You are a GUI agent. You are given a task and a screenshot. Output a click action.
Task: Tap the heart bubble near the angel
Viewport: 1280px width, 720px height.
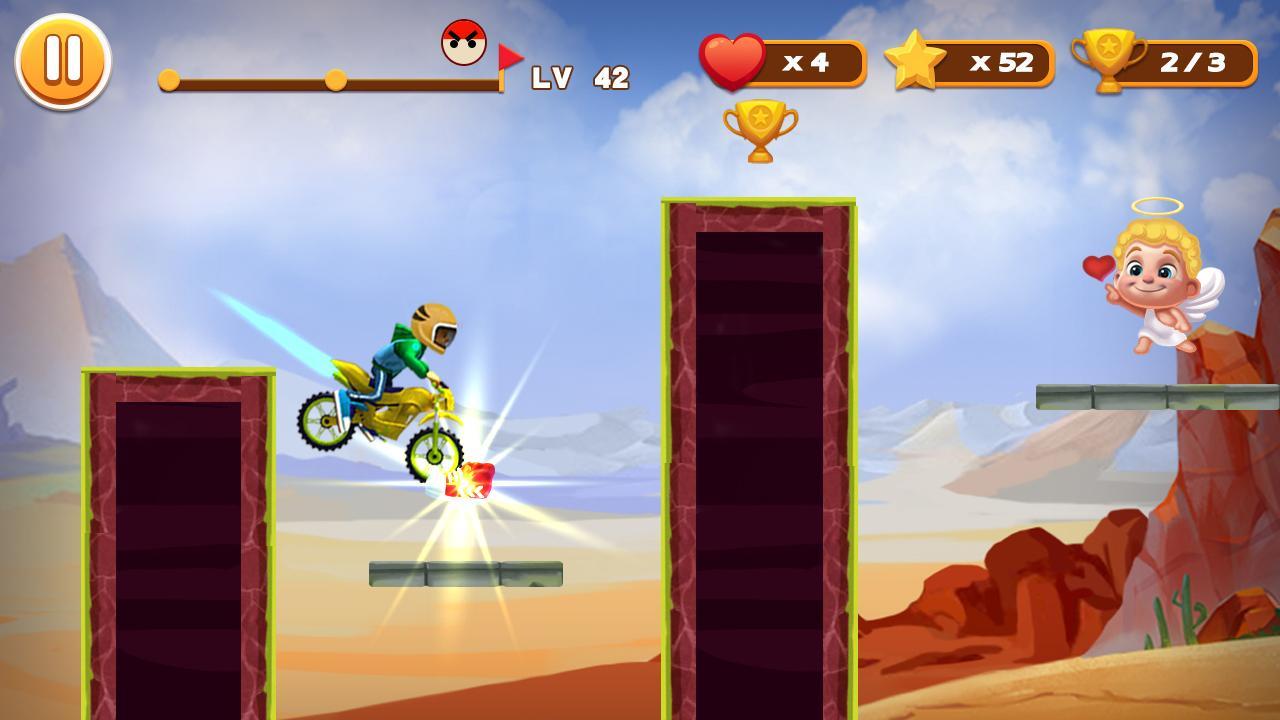tap(1097, 270)
